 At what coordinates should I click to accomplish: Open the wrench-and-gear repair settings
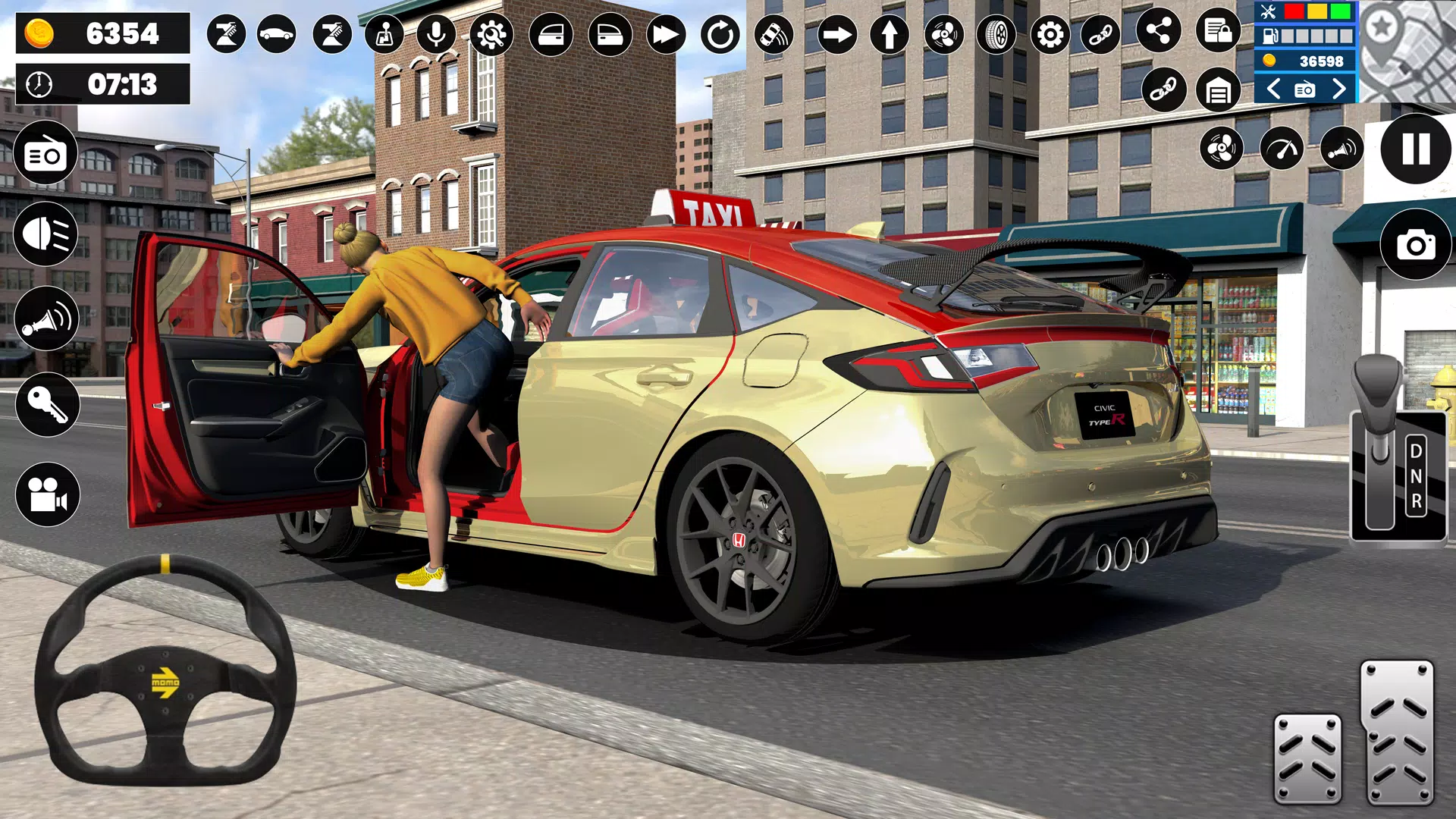(x=493, y=34)
